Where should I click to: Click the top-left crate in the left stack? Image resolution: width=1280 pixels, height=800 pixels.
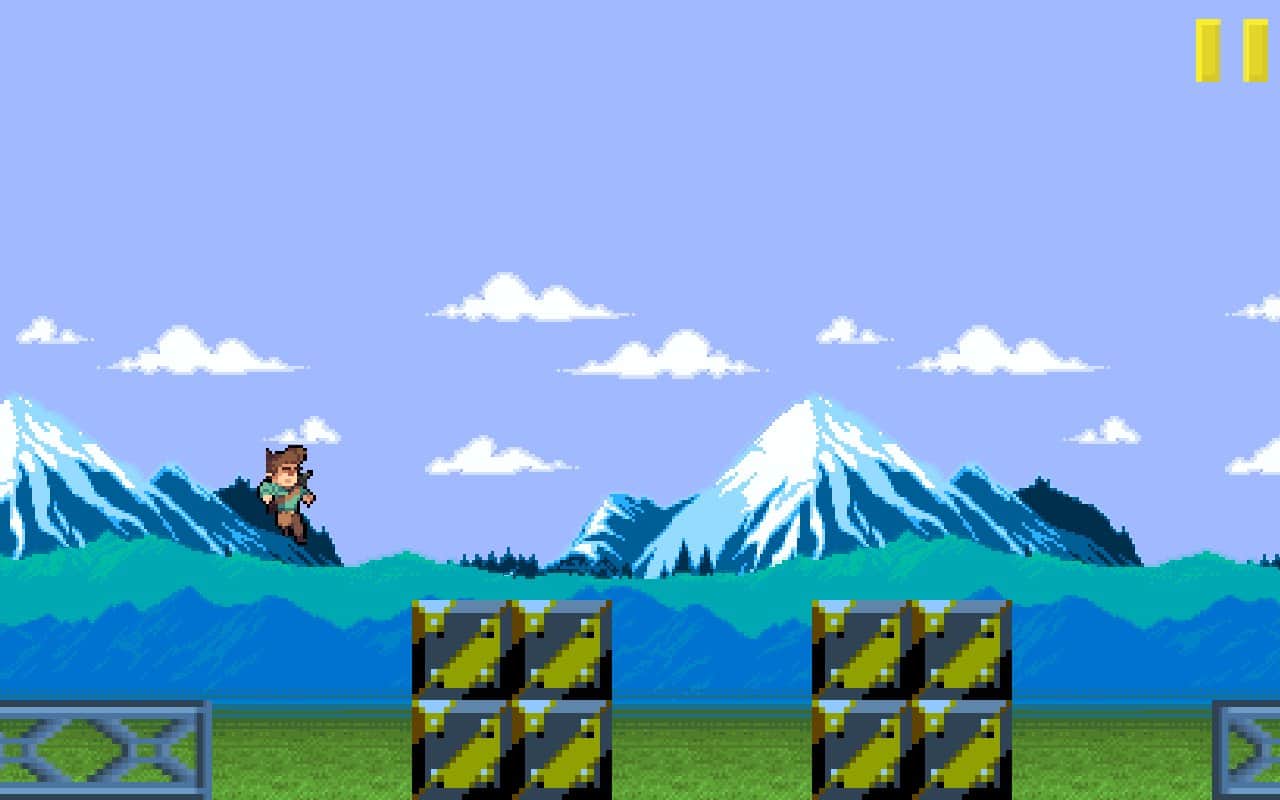click(x=460, y=650)
